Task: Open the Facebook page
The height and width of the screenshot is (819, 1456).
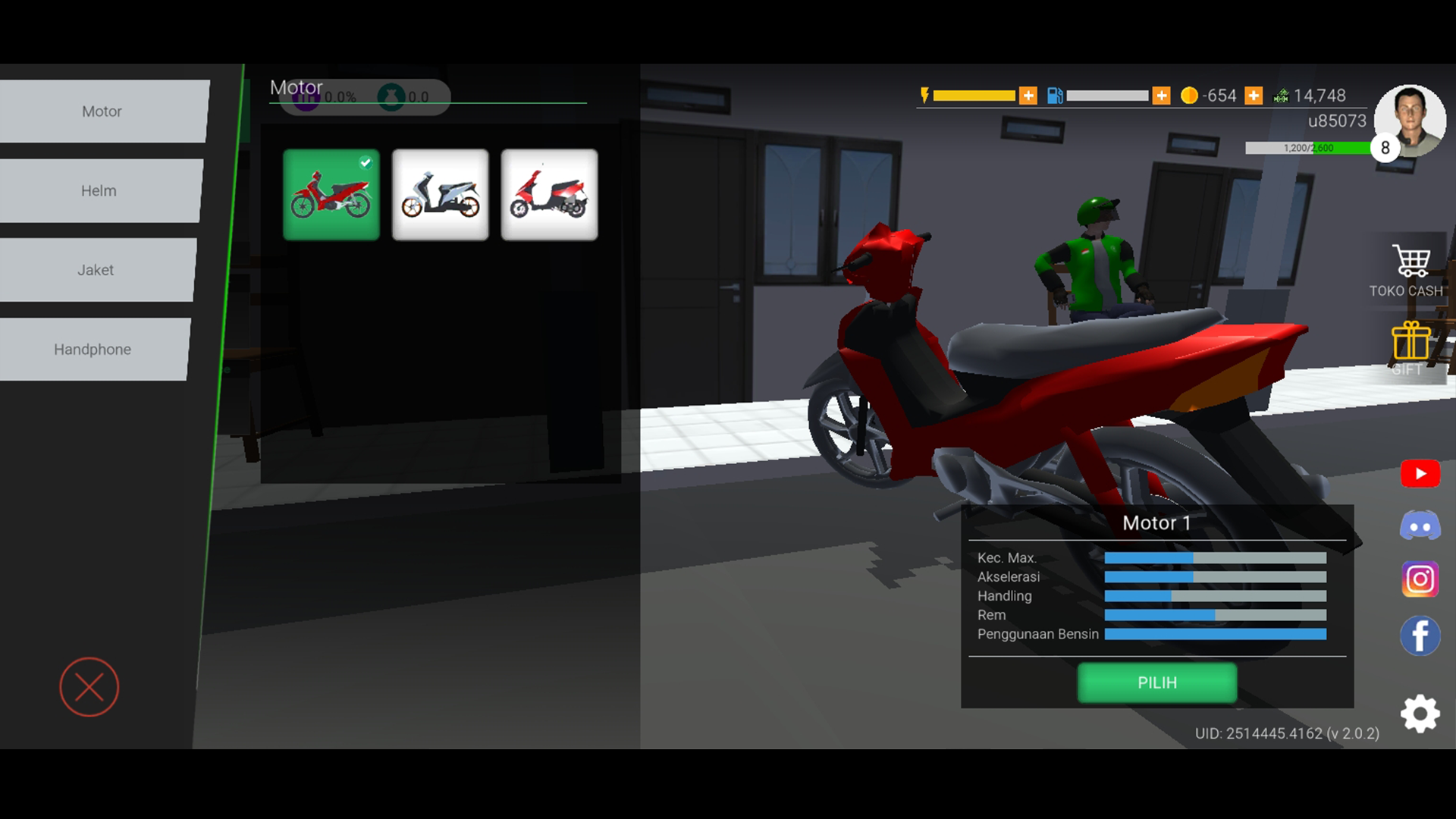Action: click(1420, 635)
